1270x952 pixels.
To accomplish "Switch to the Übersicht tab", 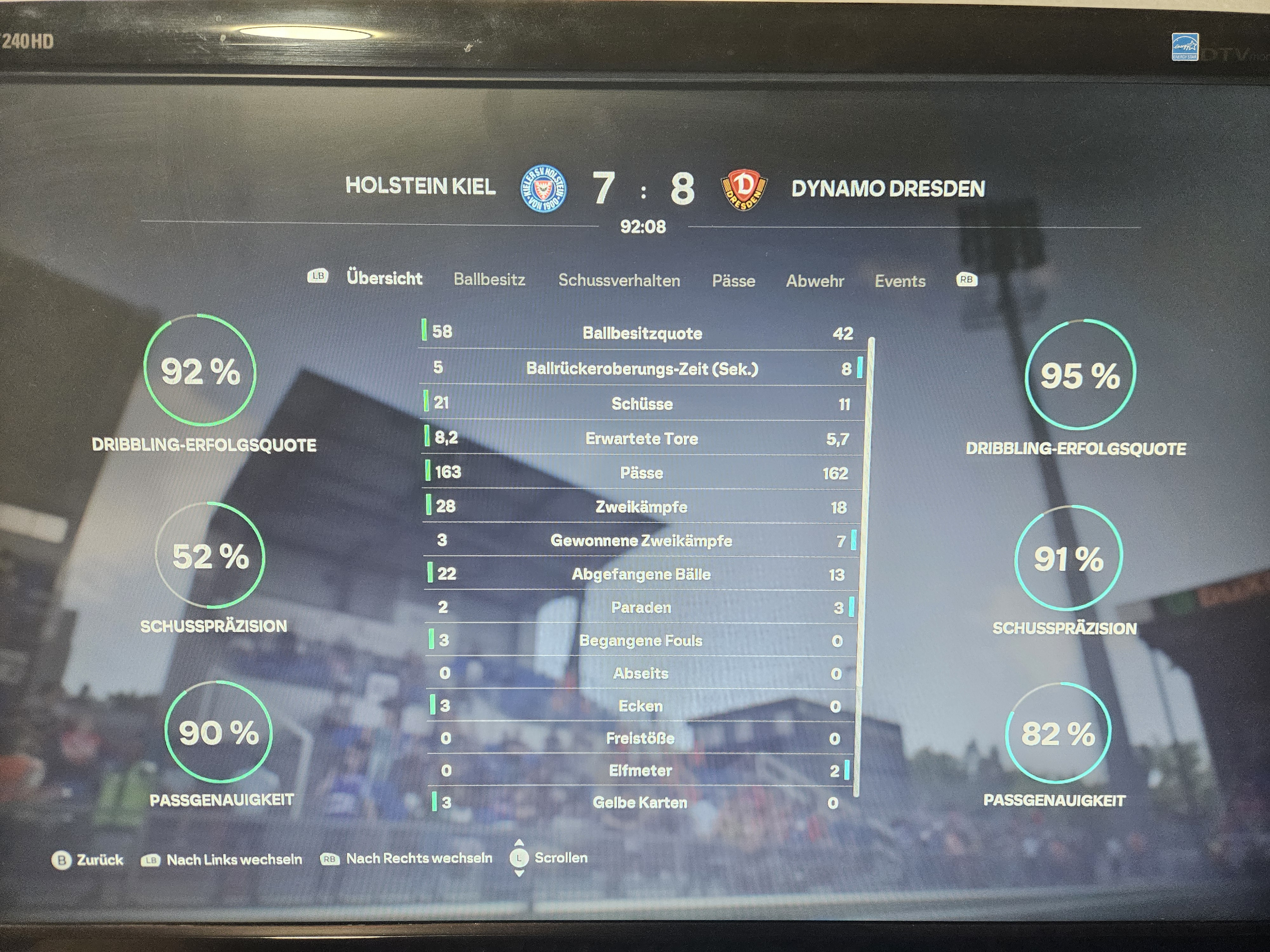I will (x=384, y=278).
